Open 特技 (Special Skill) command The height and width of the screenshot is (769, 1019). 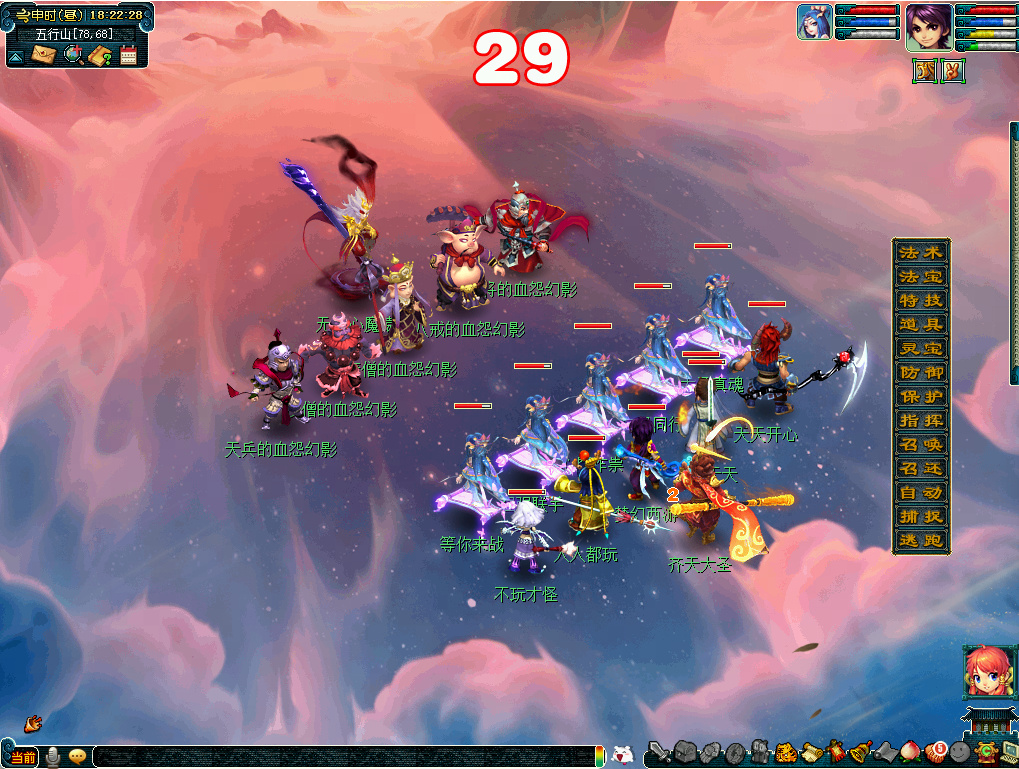coord(920,300)
